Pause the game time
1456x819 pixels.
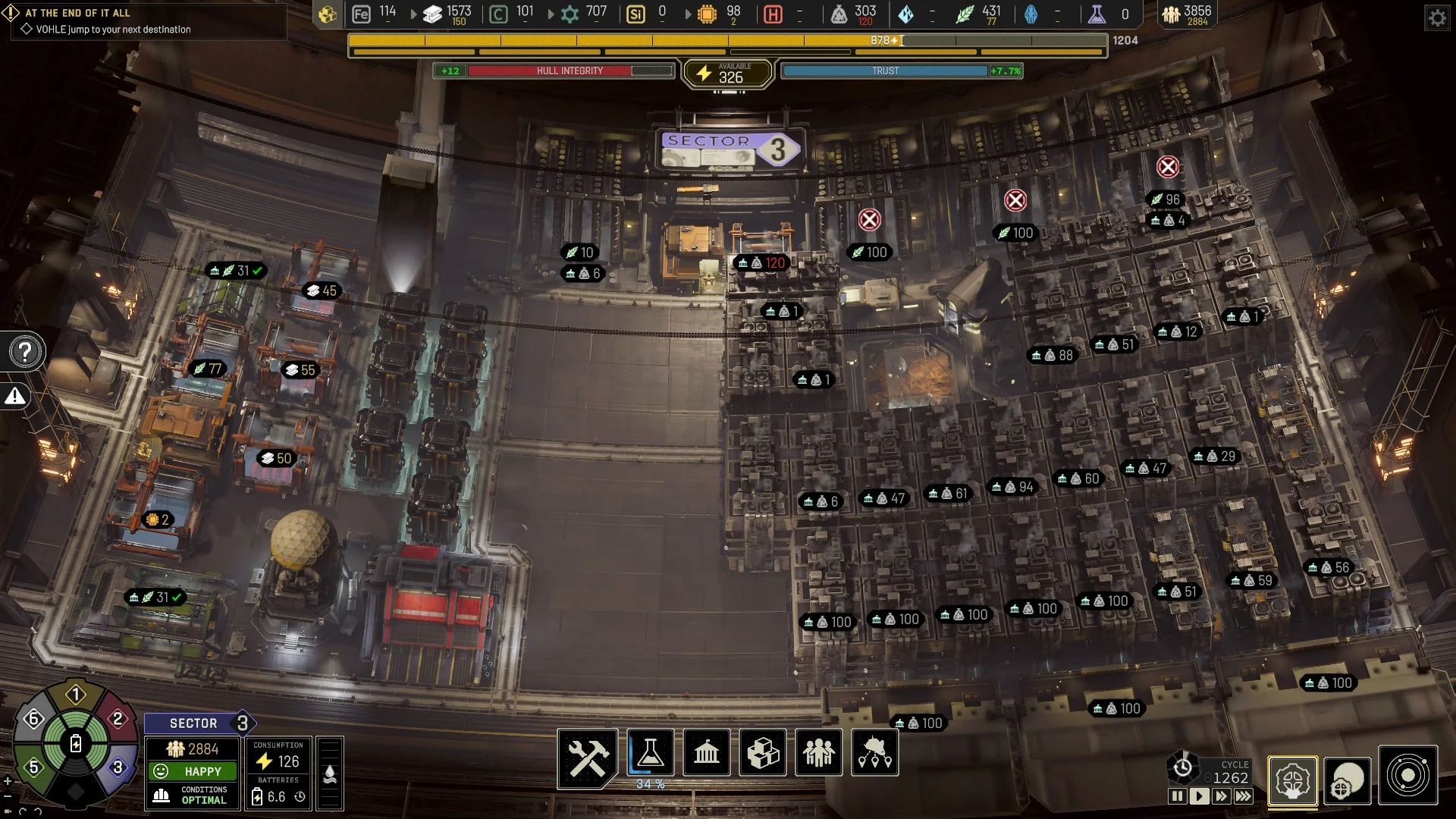click(1177, 796)
